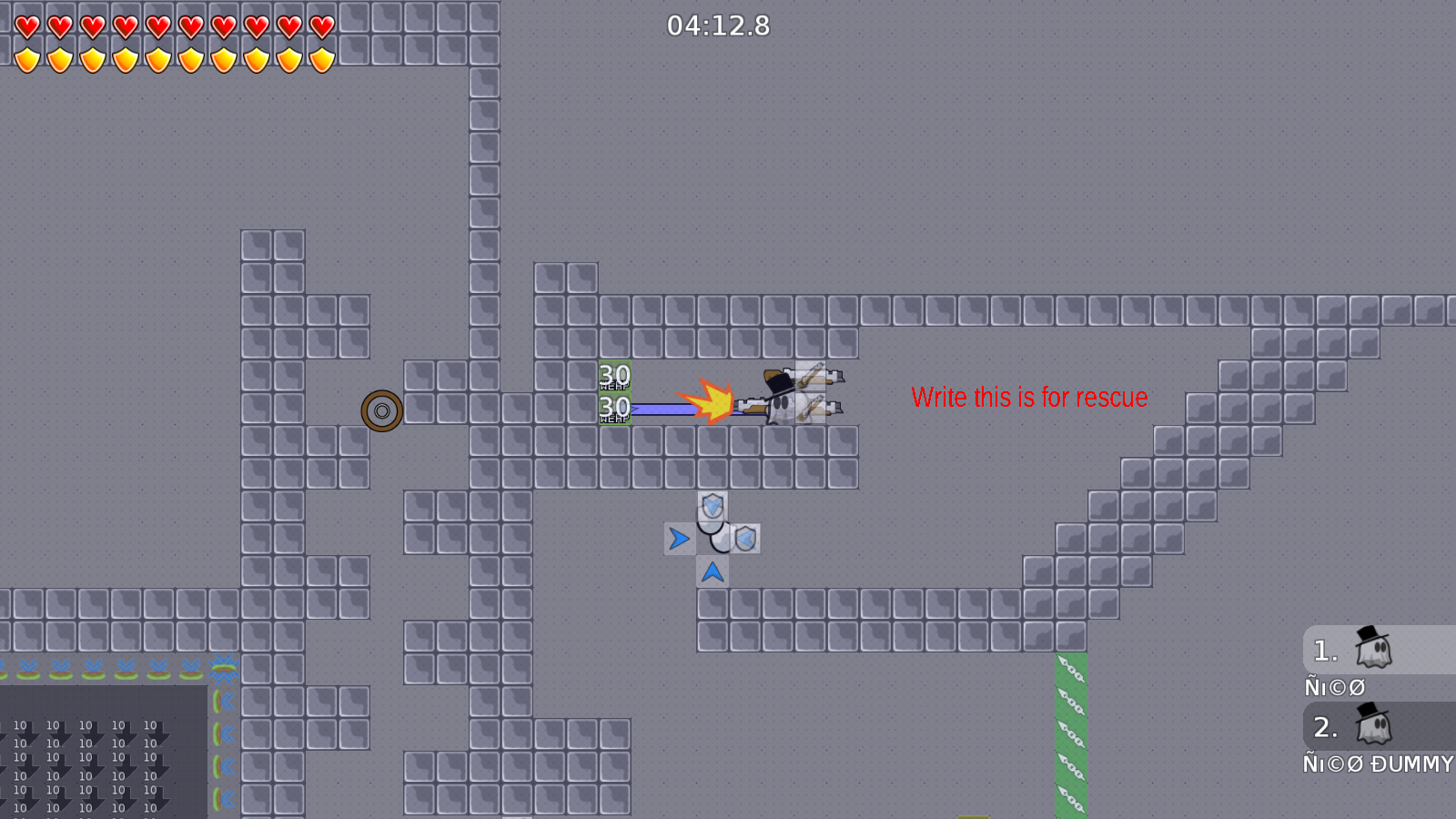Click the first red heart in health bar

(x=26, y=25)
